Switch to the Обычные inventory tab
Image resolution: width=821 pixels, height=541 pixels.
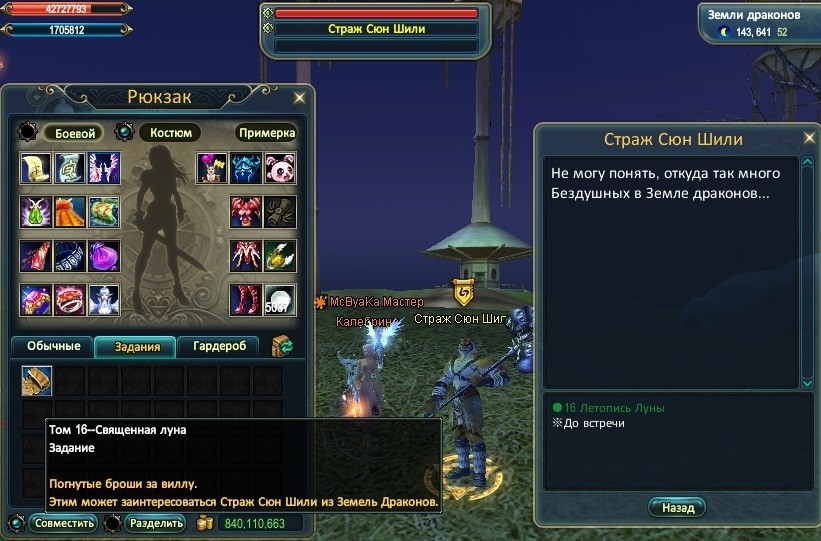coord(54,347)
